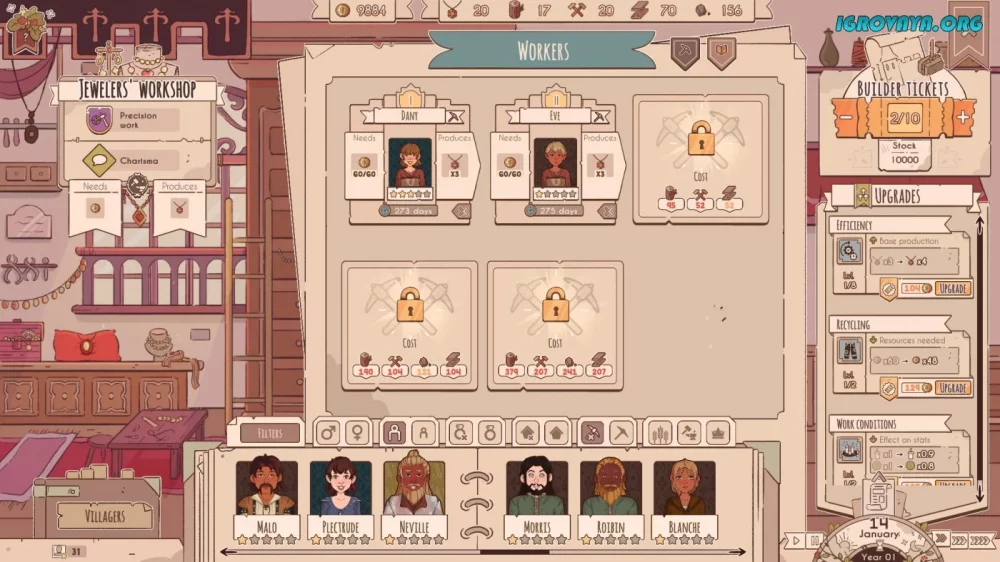1000x562 pixels.
Task: Choose villager Malo's portrait
Action: [266, 489]
